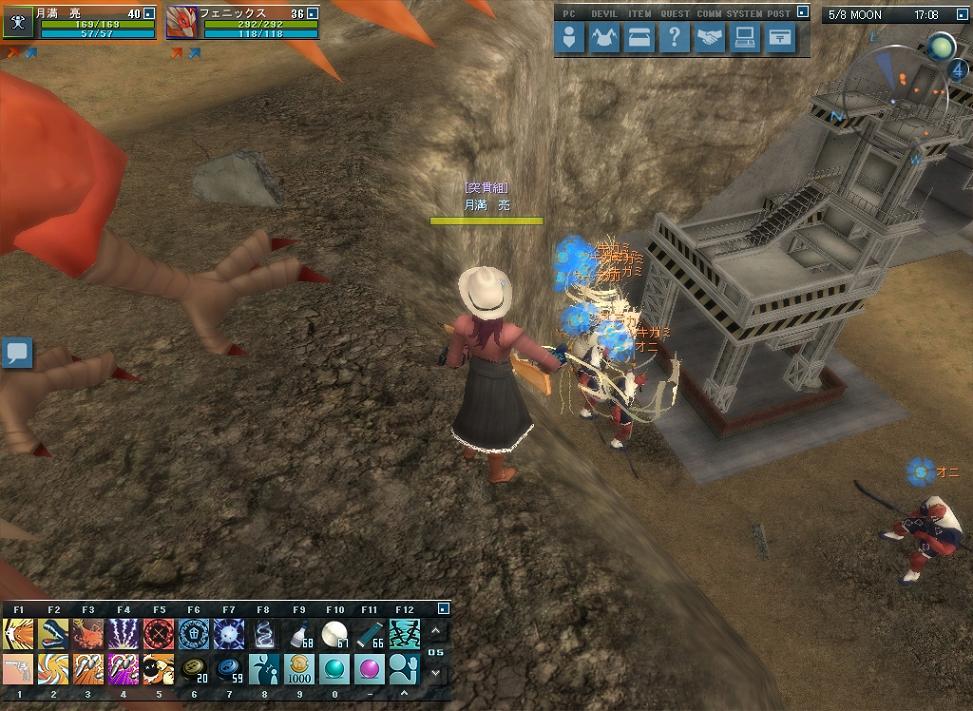The width and height of the screenshot is (973, 711).
Task: Open the POST mail menu
Action: tap(780, 39)
